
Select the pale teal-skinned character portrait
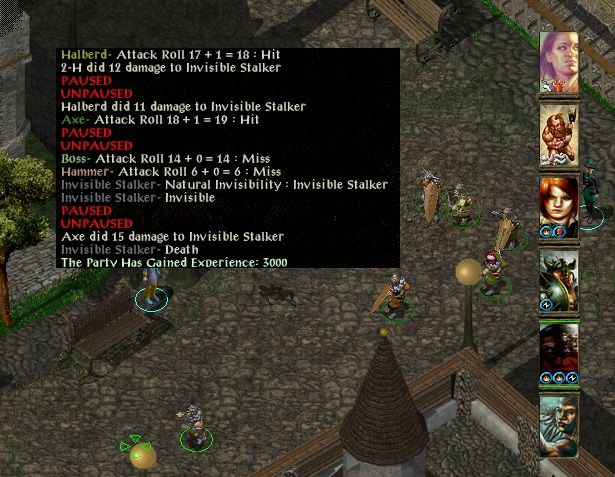[x=560, y=424]
